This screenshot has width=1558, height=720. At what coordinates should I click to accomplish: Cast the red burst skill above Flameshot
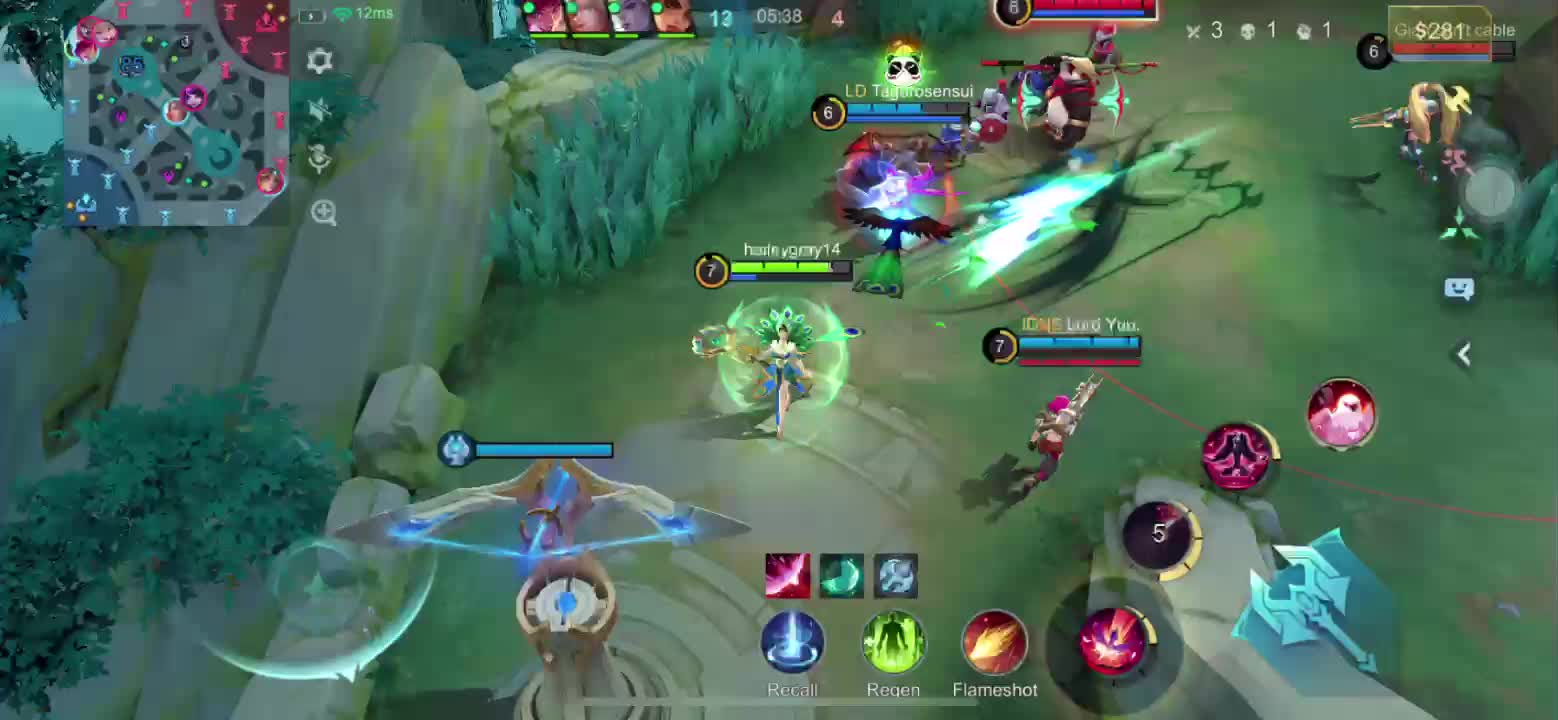click(1114, 639)
